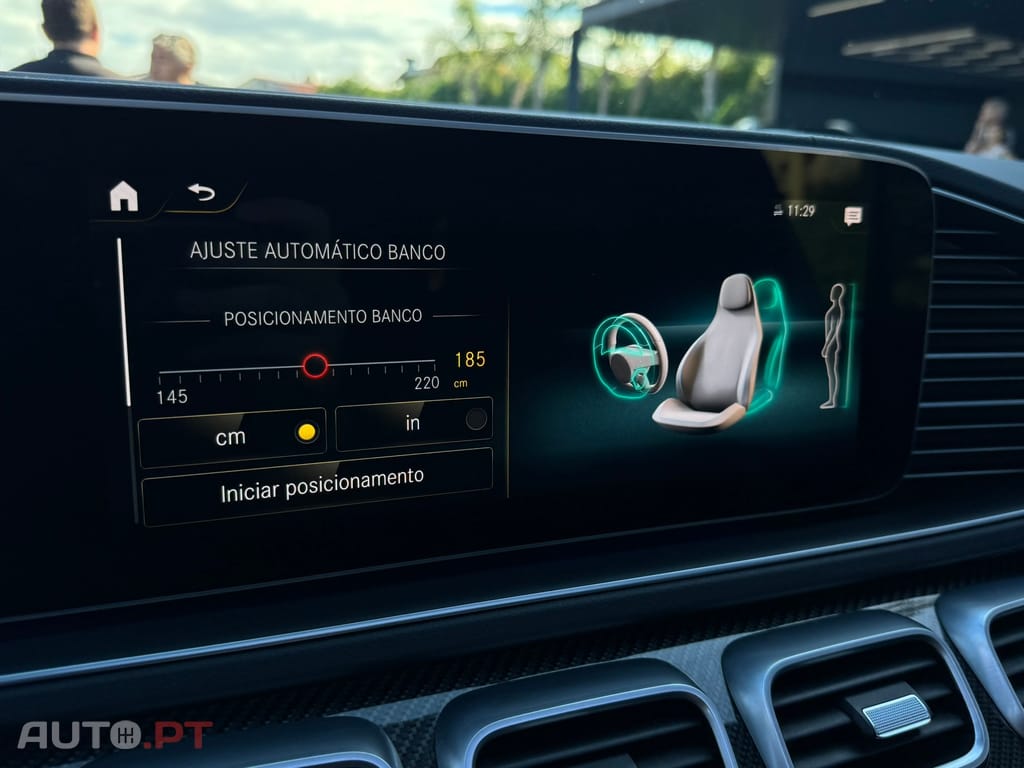Go to the home screen icon

(x=124, y=196)
